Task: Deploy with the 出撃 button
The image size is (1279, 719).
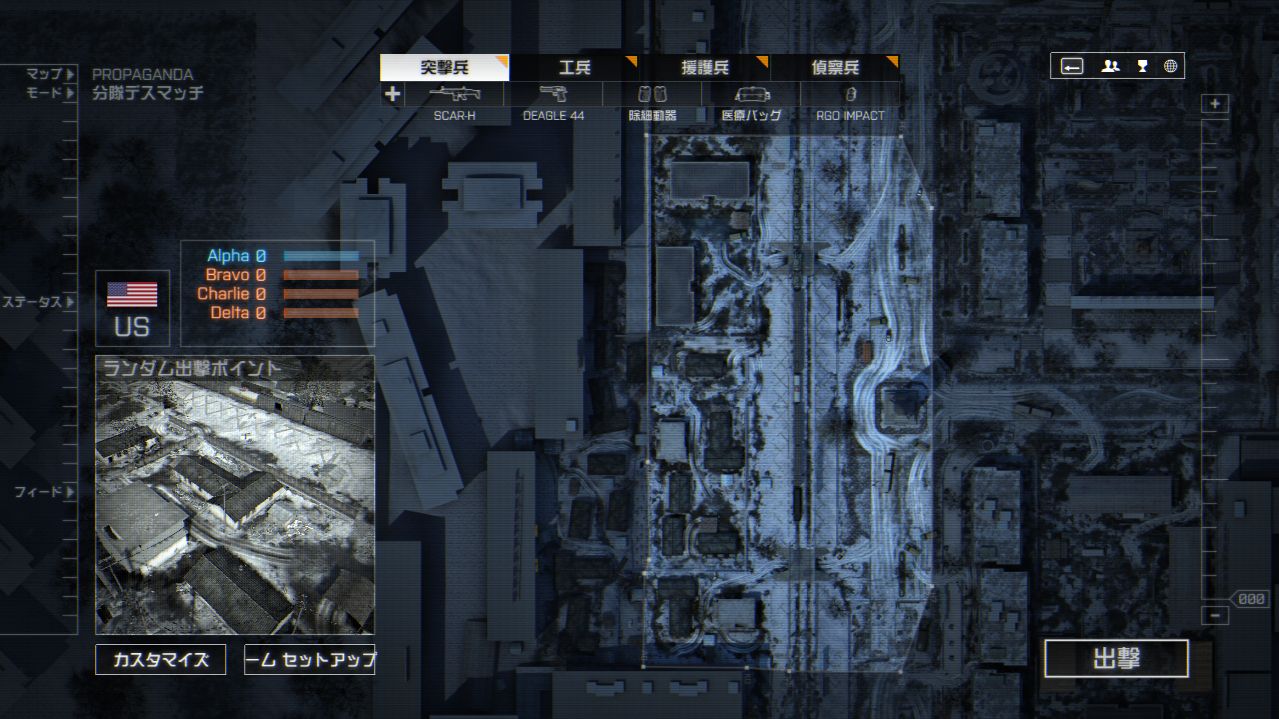Action: tap(1116, 659)
